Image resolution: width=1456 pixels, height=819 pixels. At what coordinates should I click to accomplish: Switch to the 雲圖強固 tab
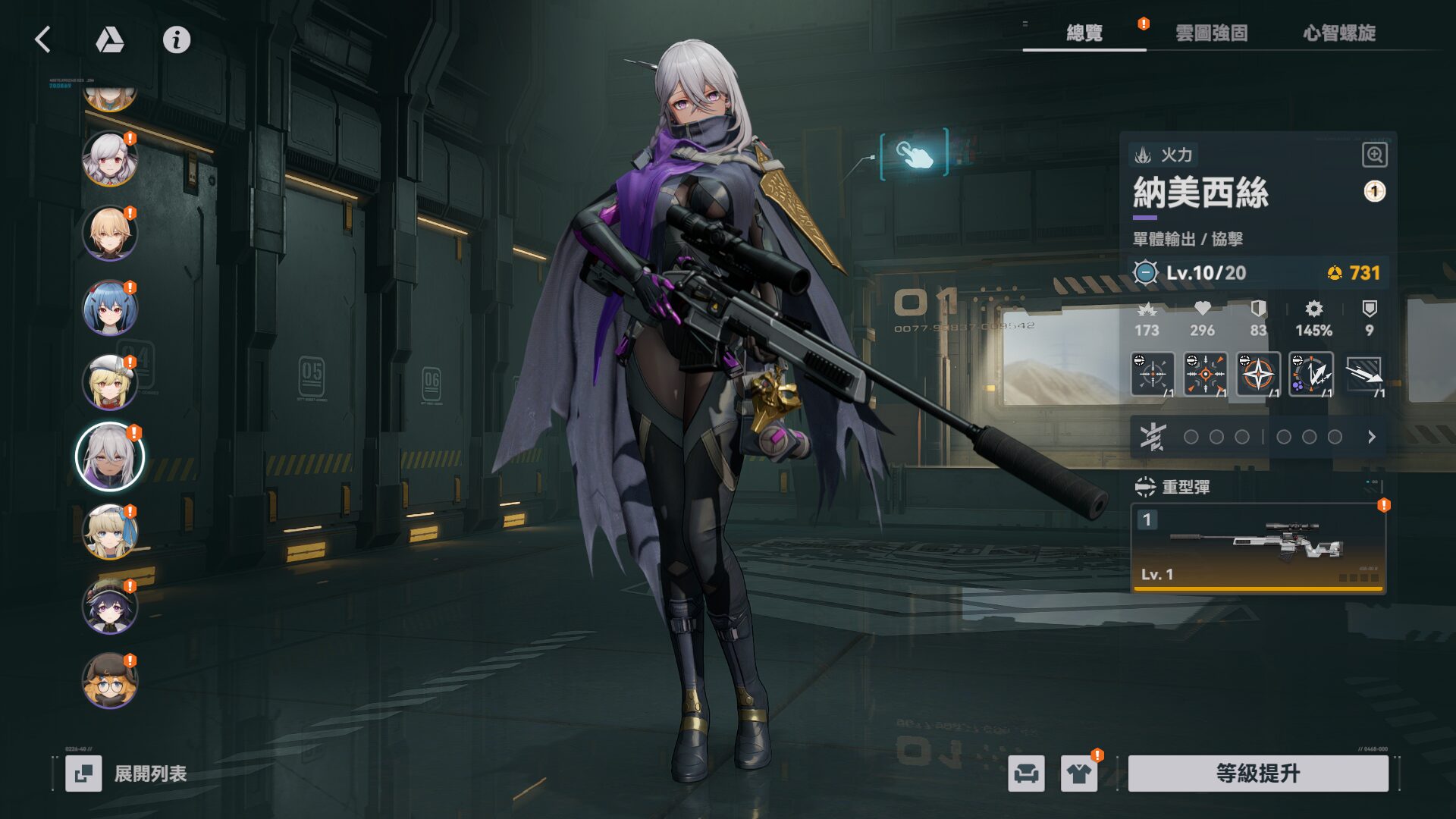pos(1211,33)
